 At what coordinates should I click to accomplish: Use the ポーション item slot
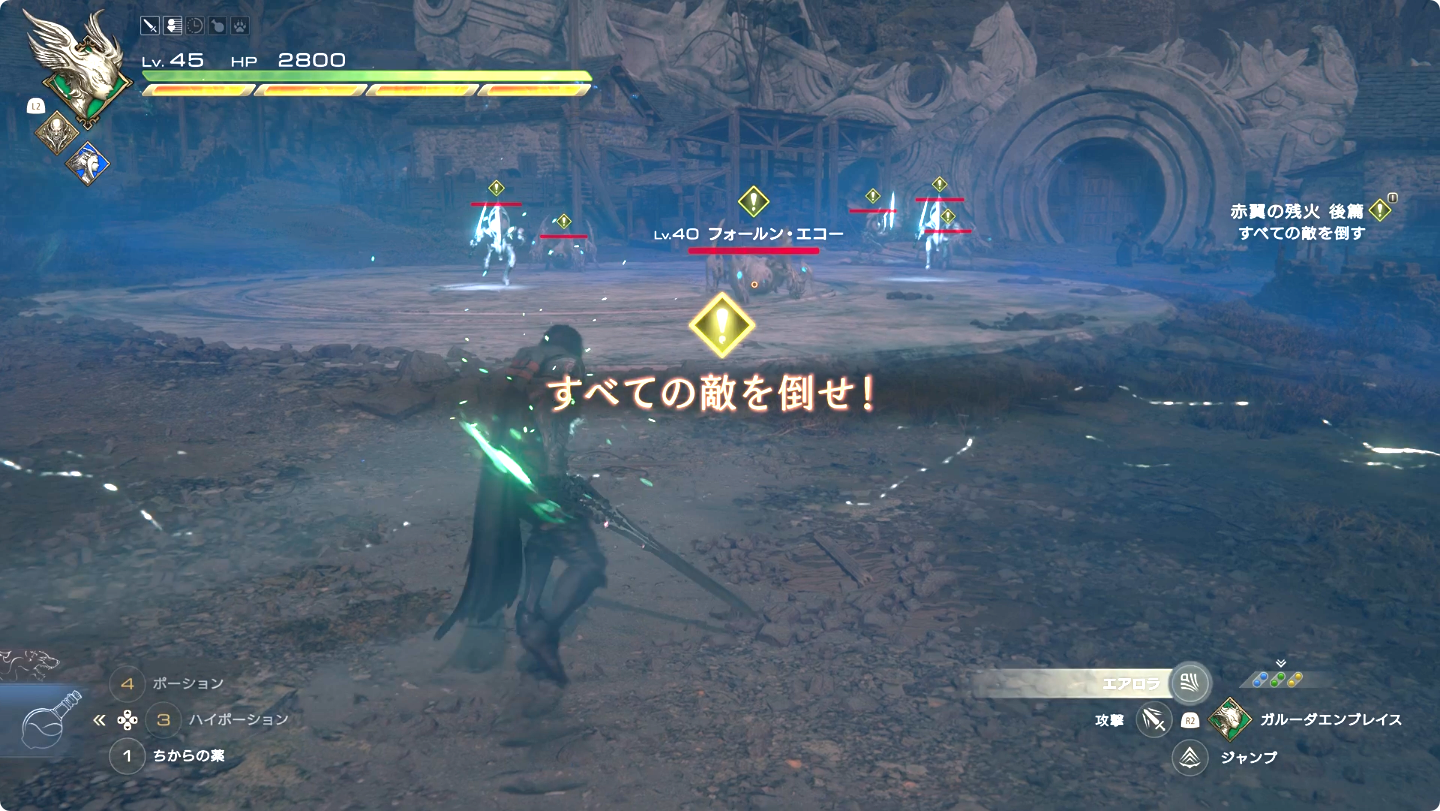click(x=127, y=683)
